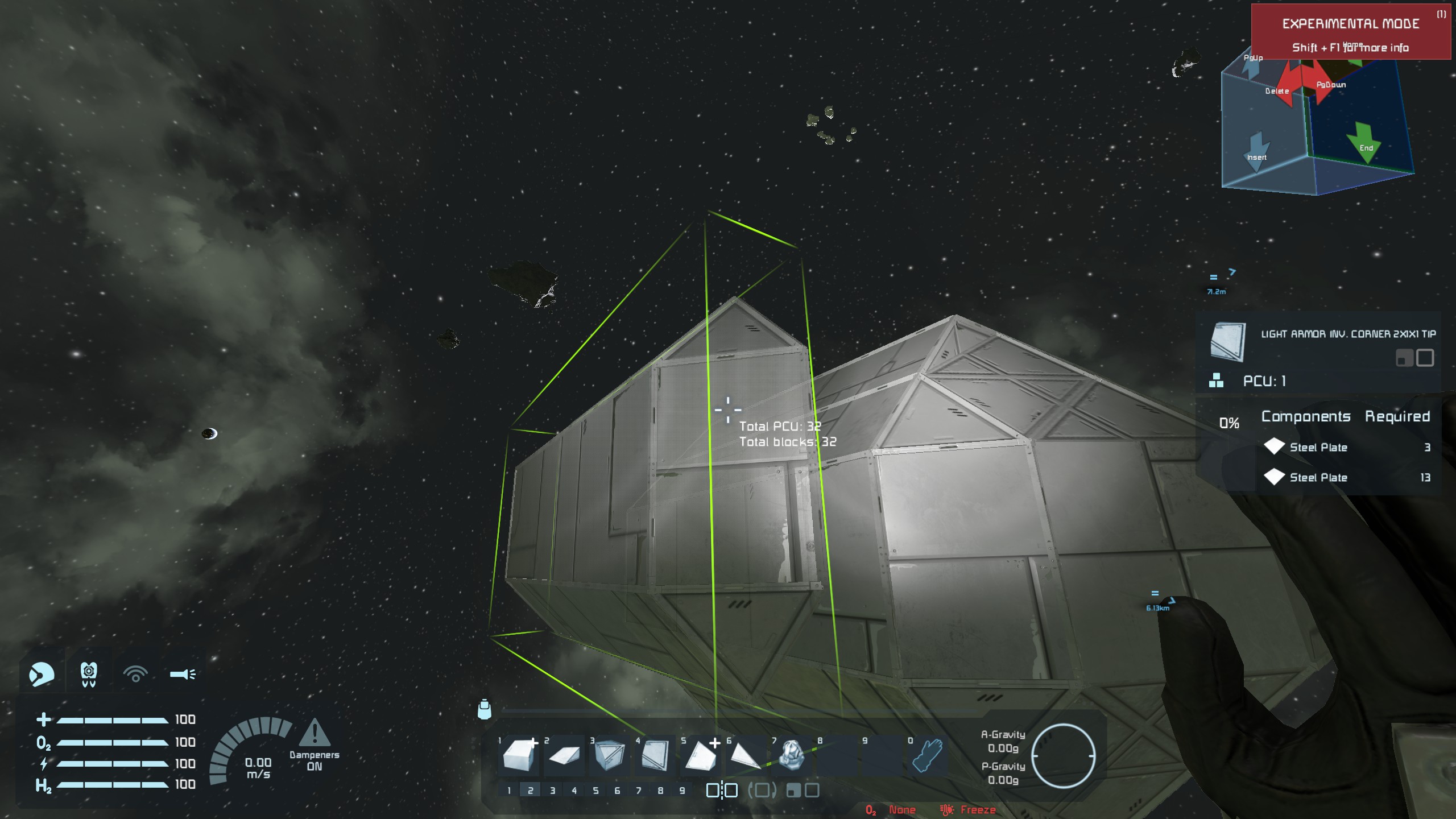
Task: Switch to toolbar page 9
Action: coord(682,790)
